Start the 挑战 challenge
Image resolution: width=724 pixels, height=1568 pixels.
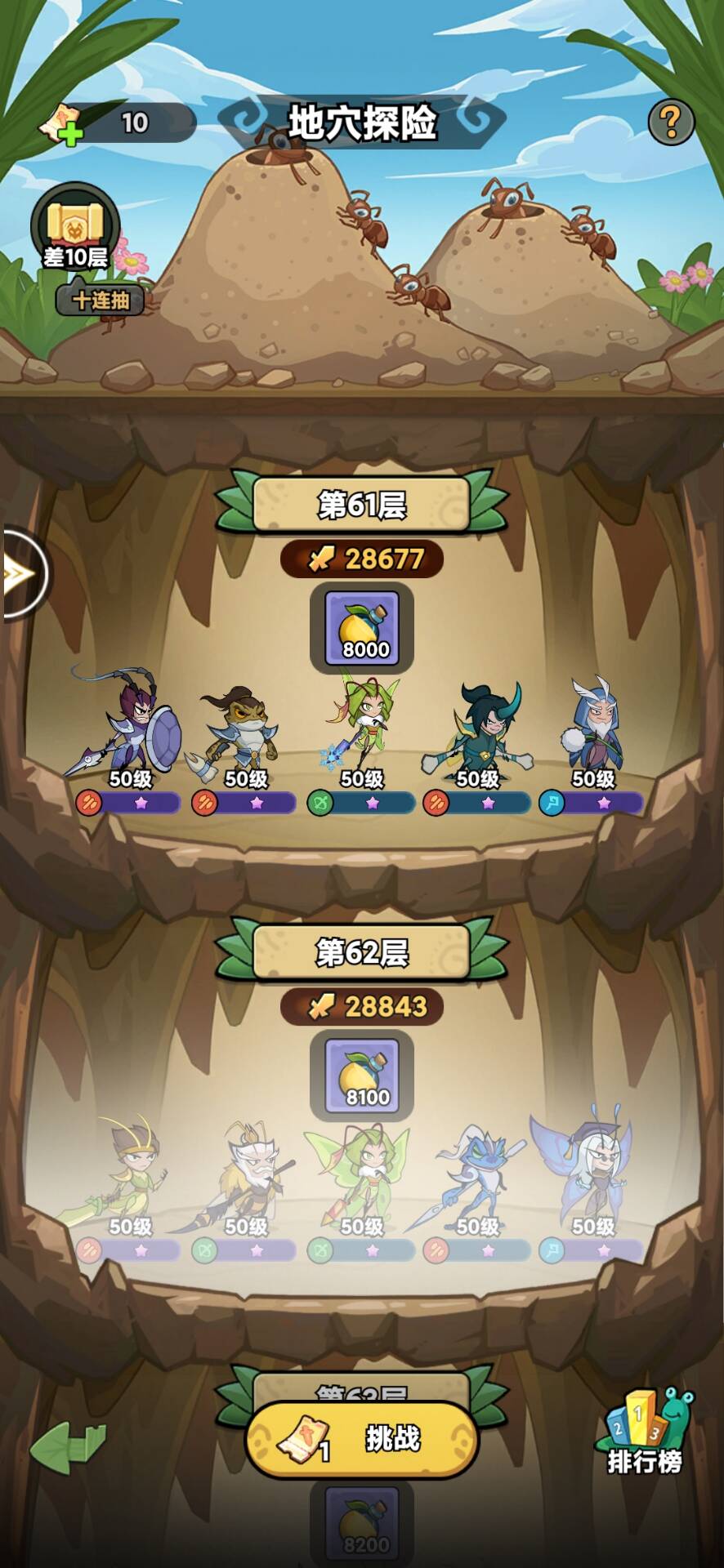click(361, 1440)
